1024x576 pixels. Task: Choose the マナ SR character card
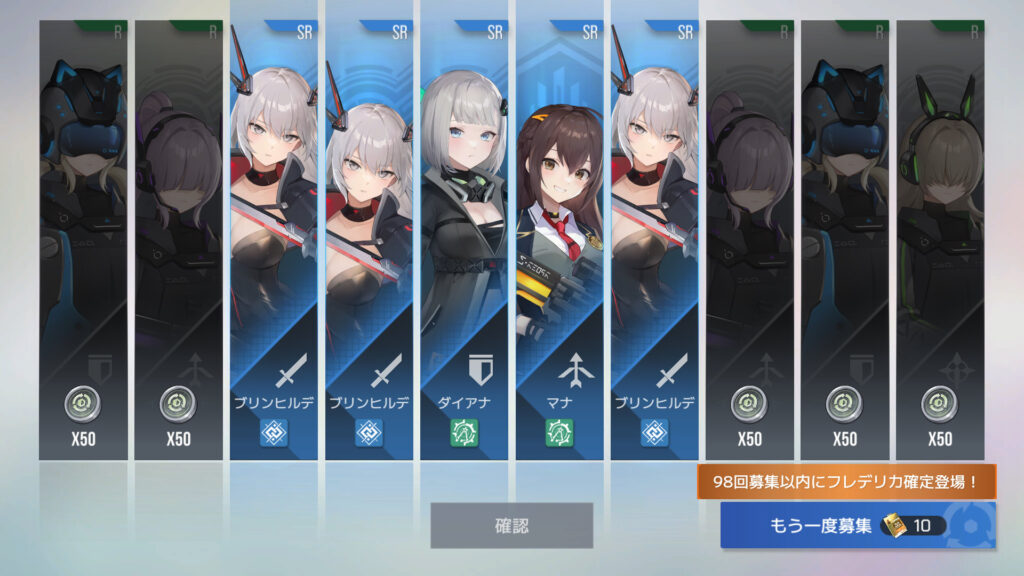pyautogui.click(x=558, y=240)
